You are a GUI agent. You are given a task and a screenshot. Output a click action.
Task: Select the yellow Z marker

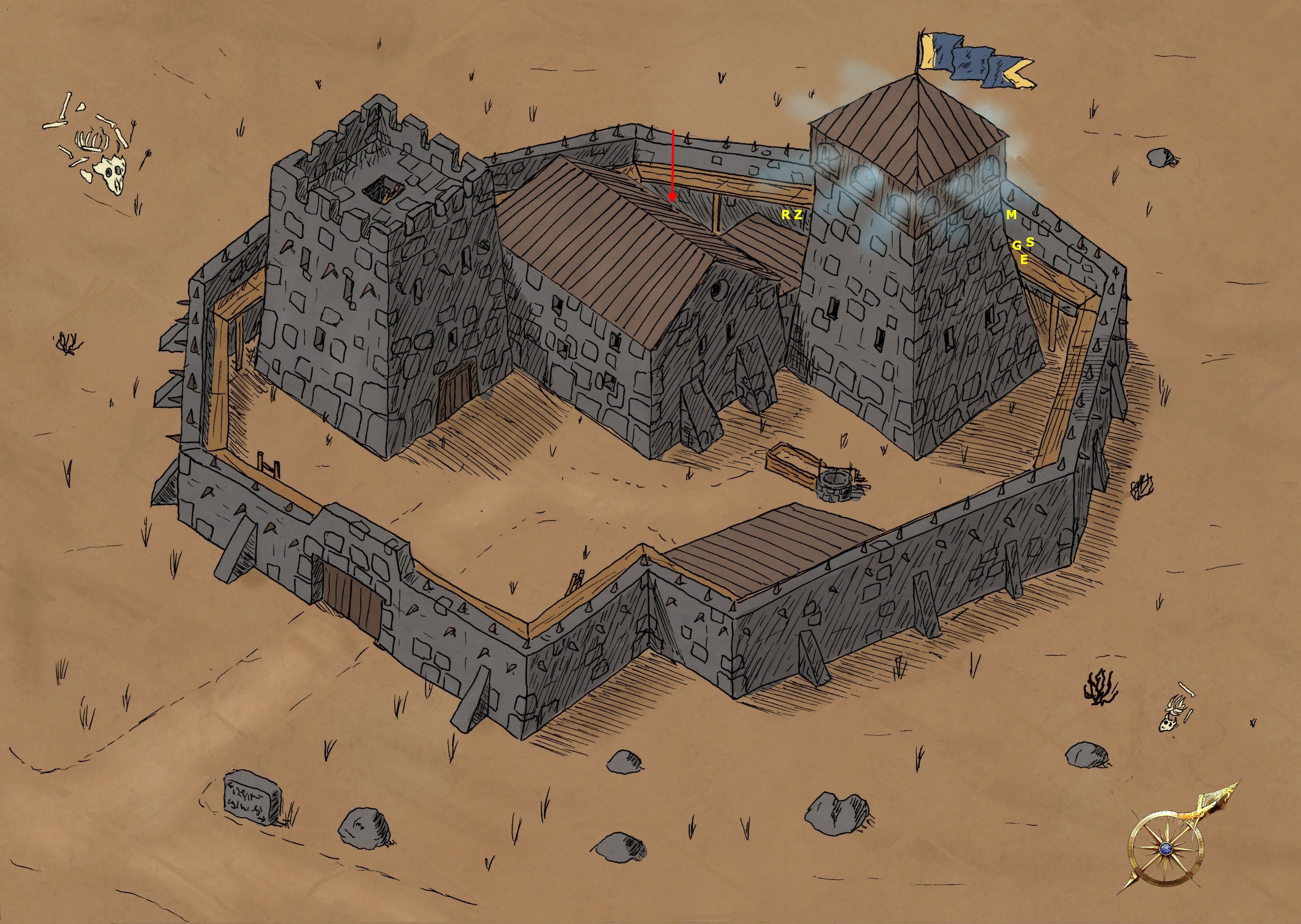[798, 215]
